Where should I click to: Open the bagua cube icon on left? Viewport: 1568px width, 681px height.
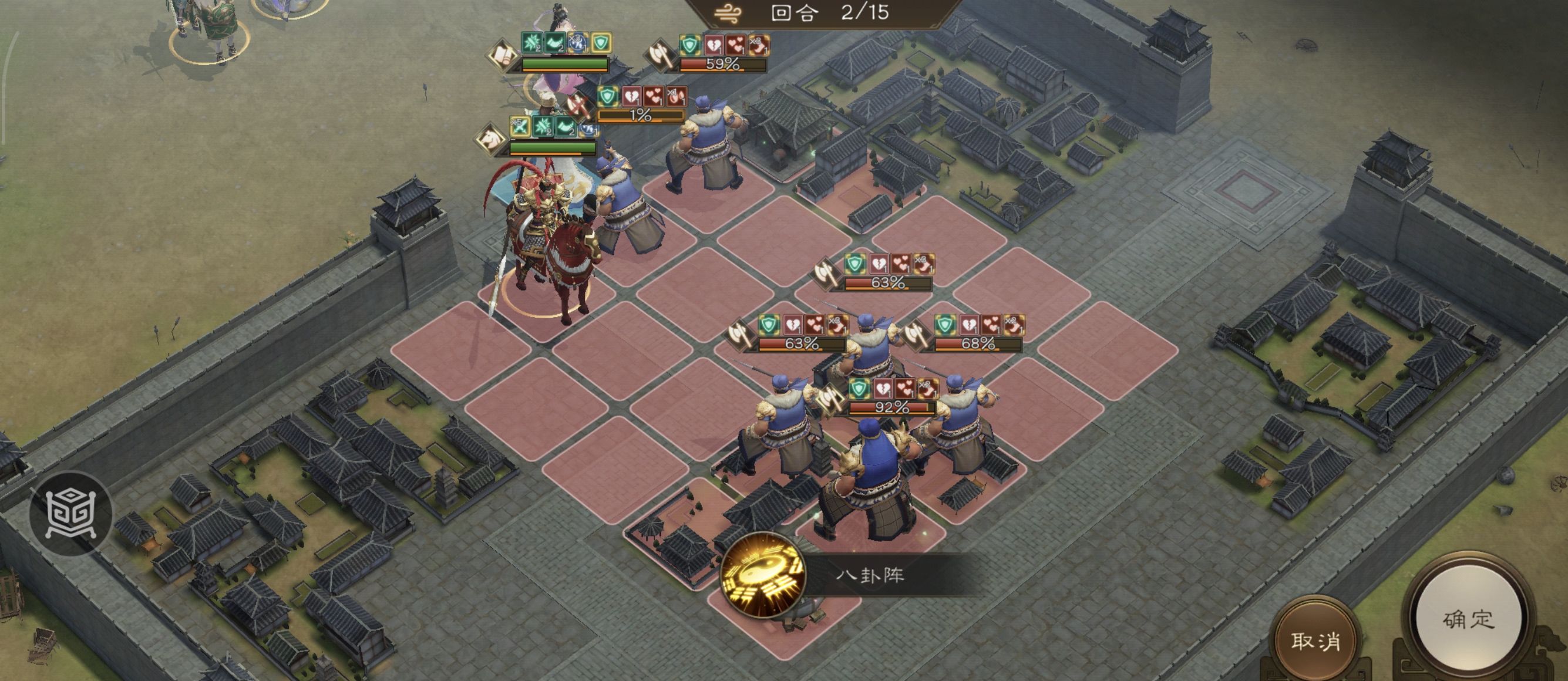70,514
